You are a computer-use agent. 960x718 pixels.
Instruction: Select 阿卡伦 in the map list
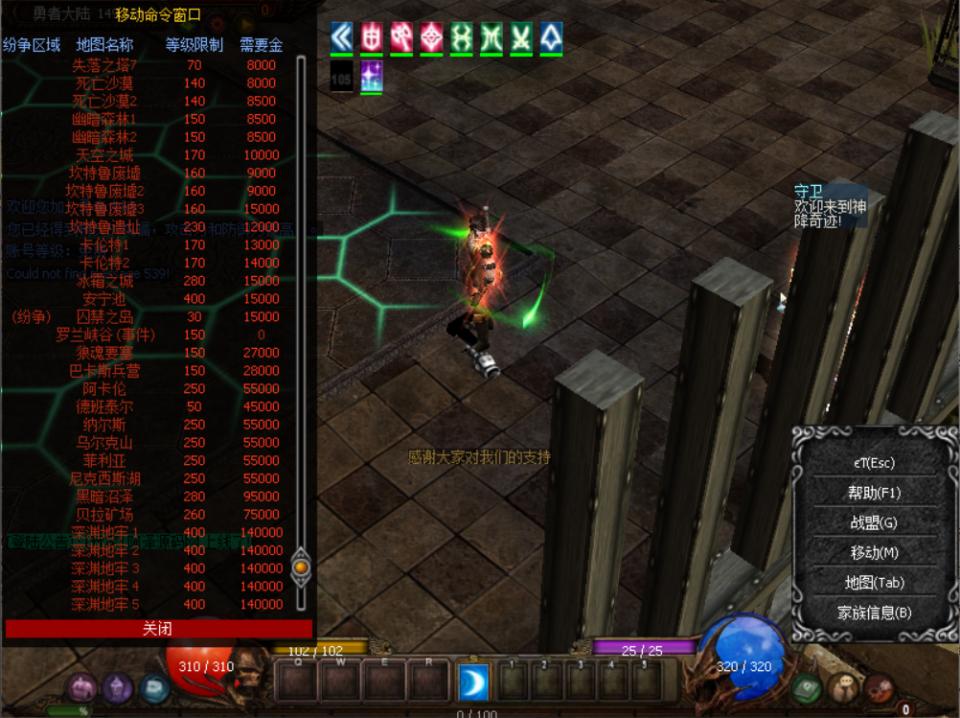(x=104, y=389)
